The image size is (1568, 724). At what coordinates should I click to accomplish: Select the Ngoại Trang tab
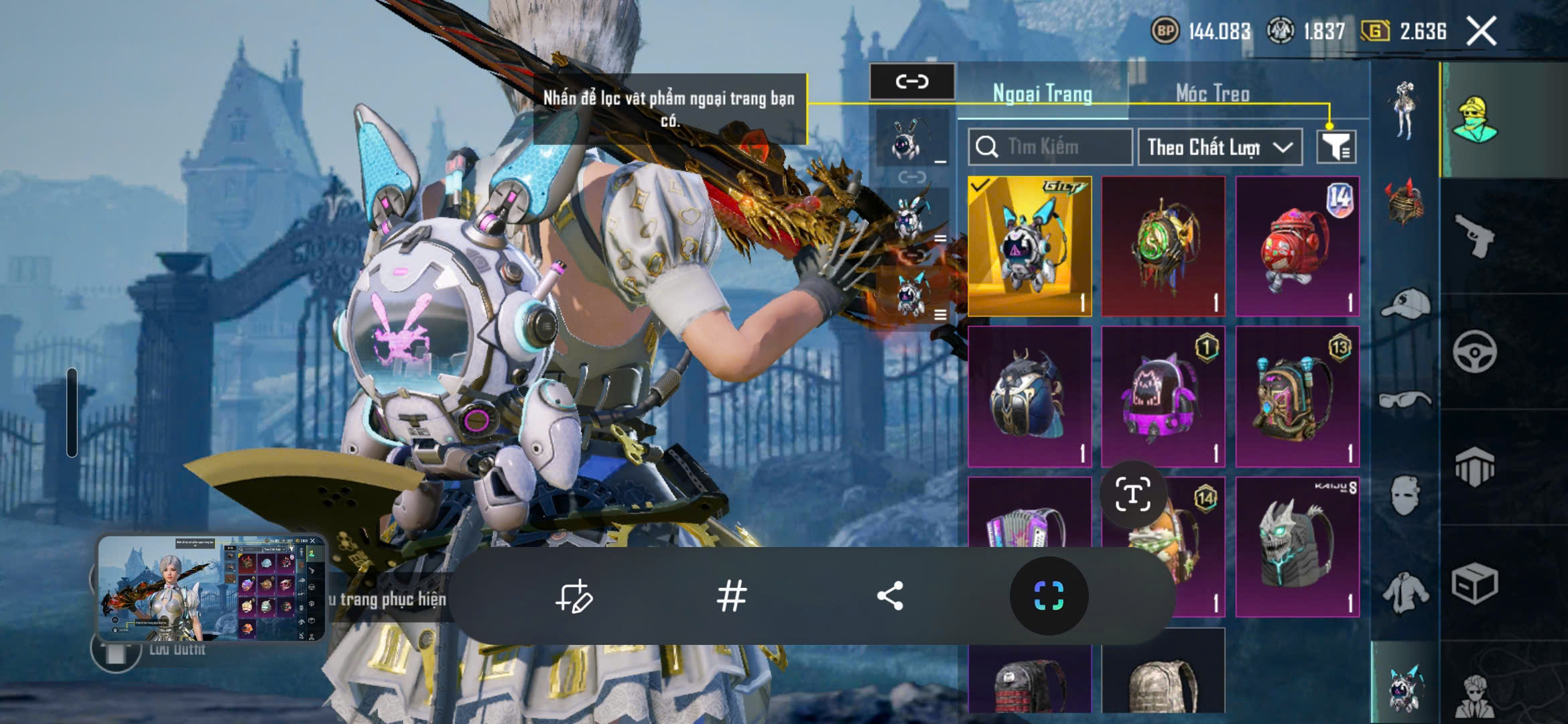tap(1042, 94)
